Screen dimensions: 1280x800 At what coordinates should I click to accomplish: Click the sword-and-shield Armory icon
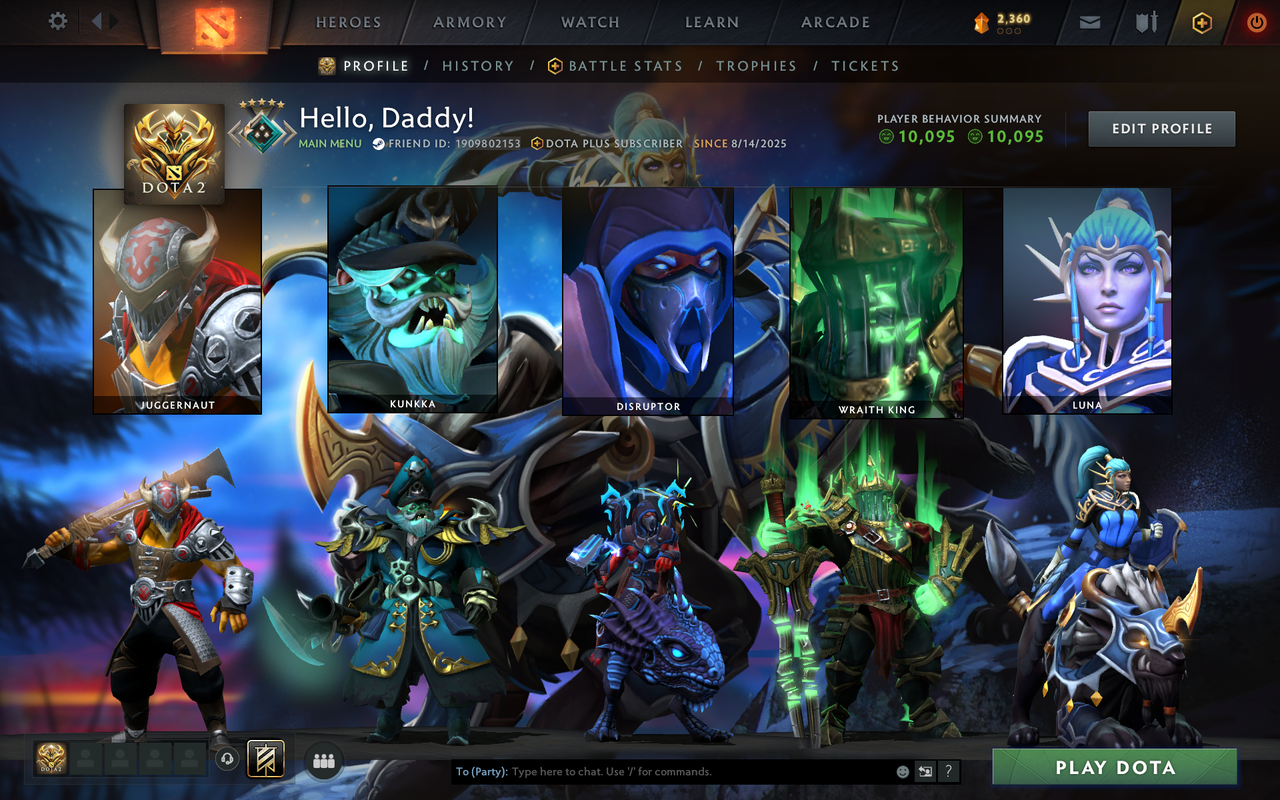1145,21
